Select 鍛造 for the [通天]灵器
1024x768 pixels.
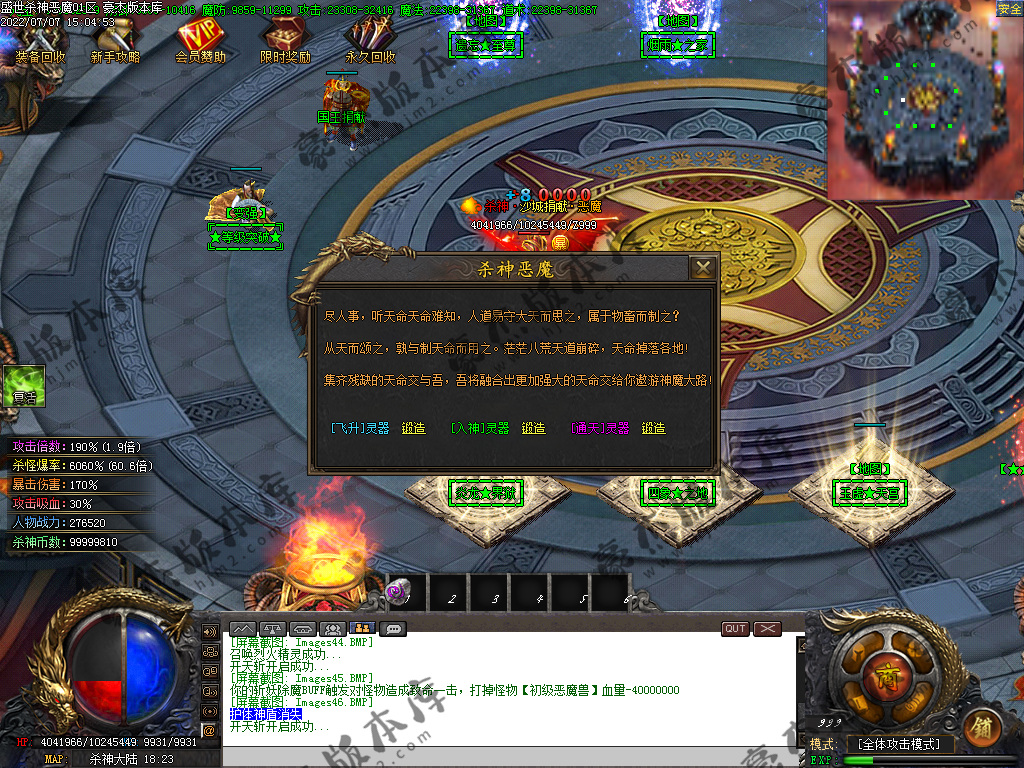click(653, 428)
